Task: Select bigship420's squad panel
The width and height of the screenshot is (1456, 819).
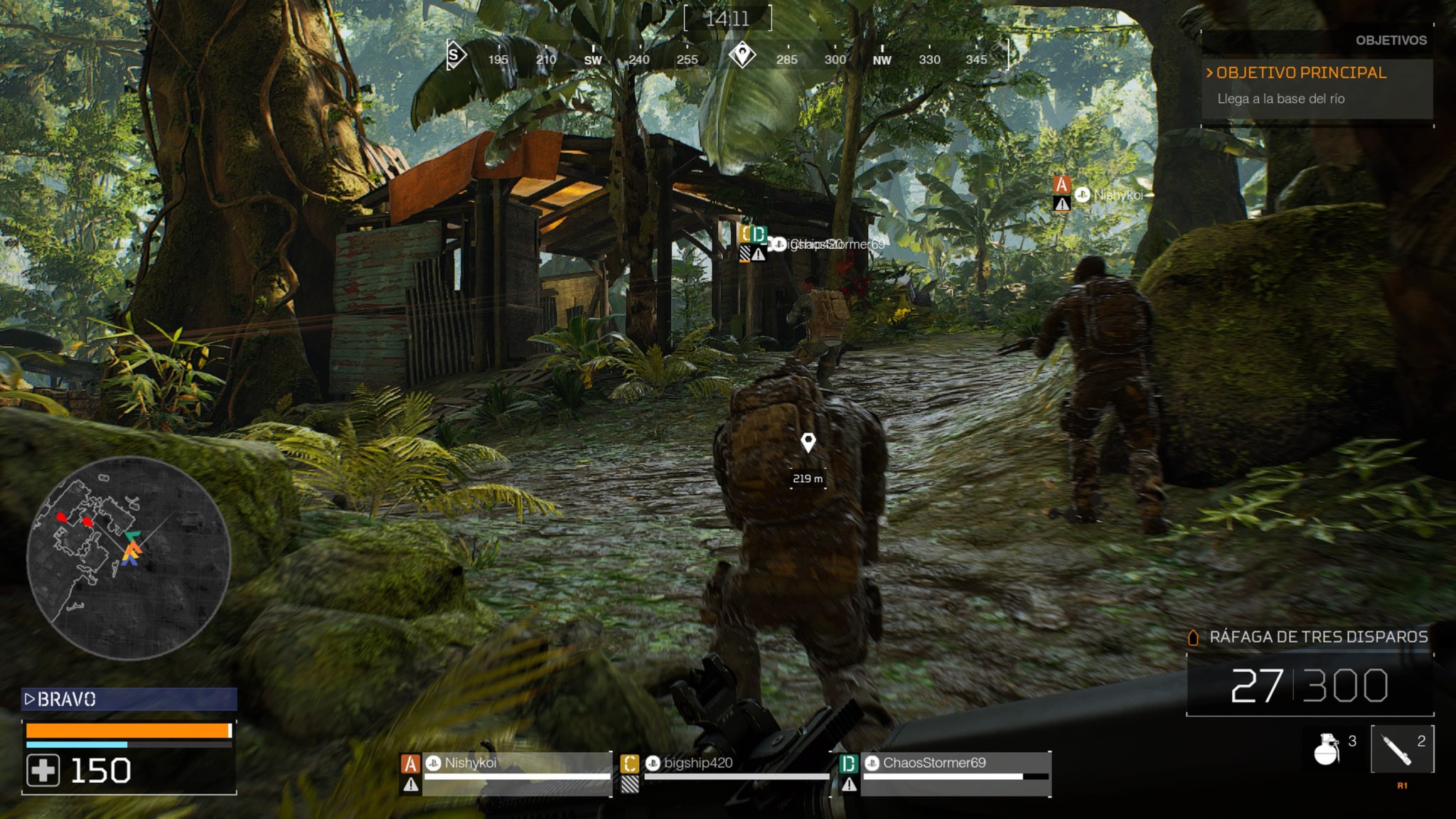Action: tap(725, 773)
